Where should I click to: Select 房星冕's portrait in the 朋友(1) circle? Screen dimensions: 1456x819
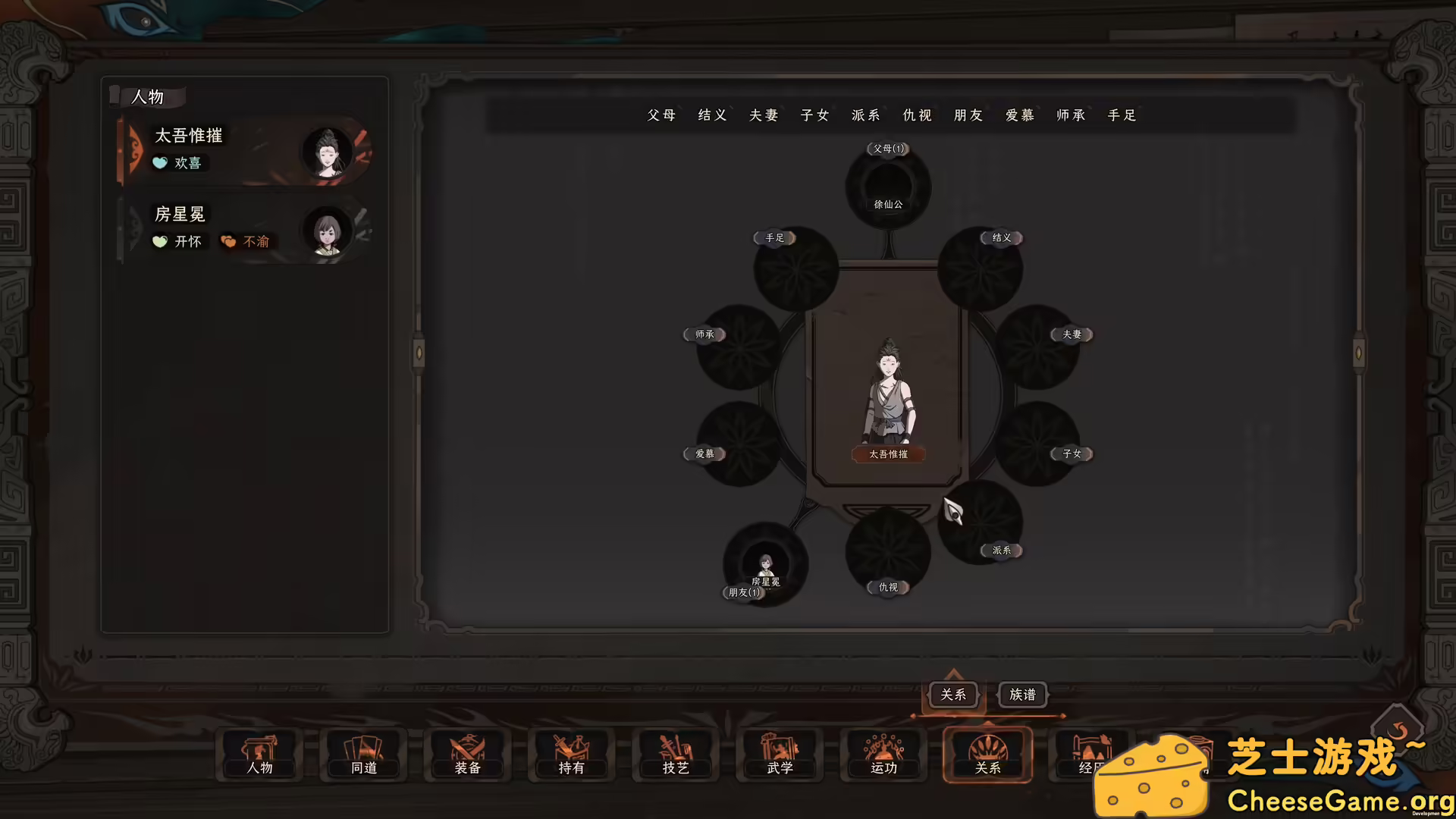click(x=765, y=565)
